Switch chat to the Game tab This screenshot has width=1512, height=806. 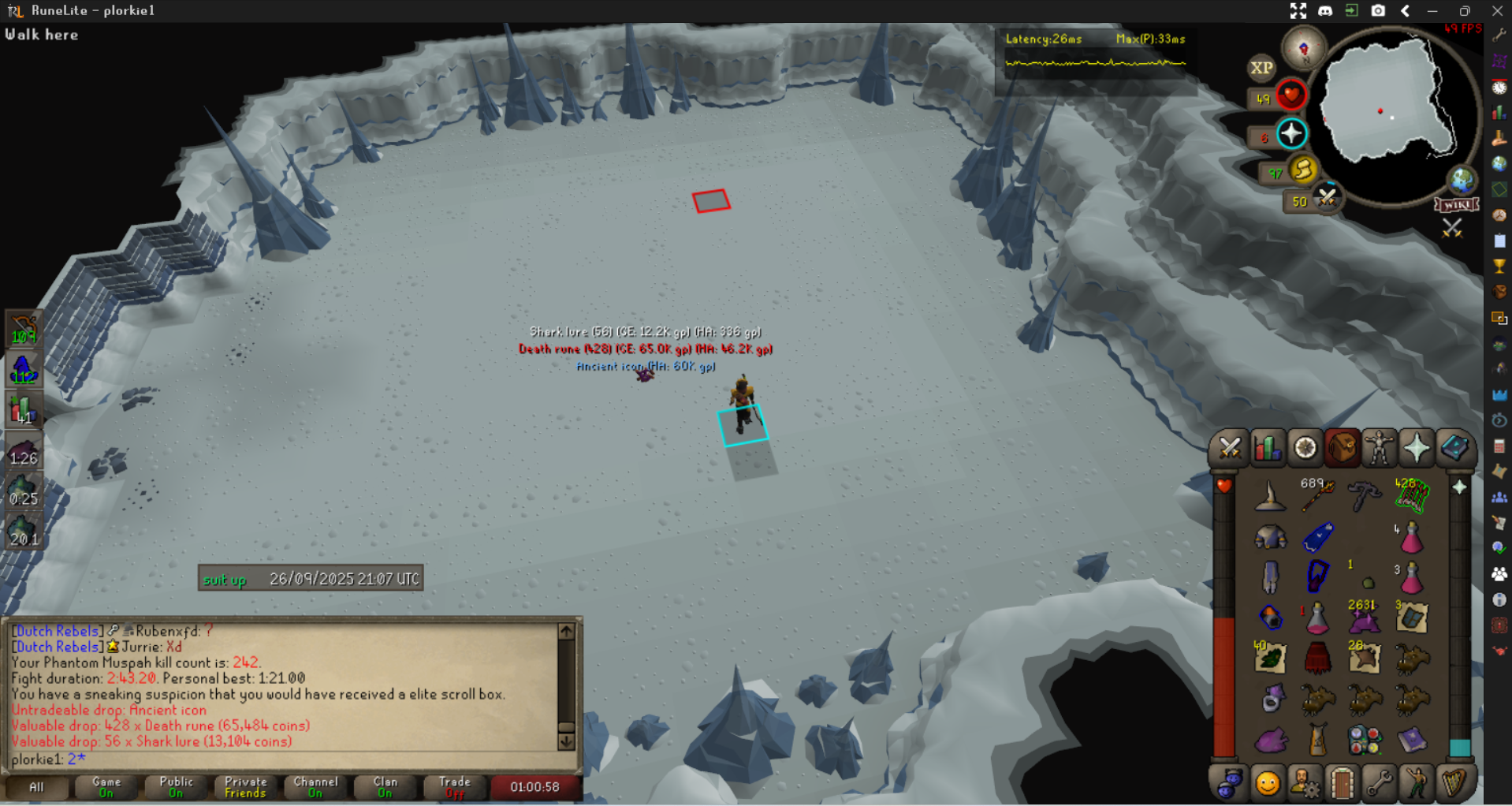[x=106, y=786]
